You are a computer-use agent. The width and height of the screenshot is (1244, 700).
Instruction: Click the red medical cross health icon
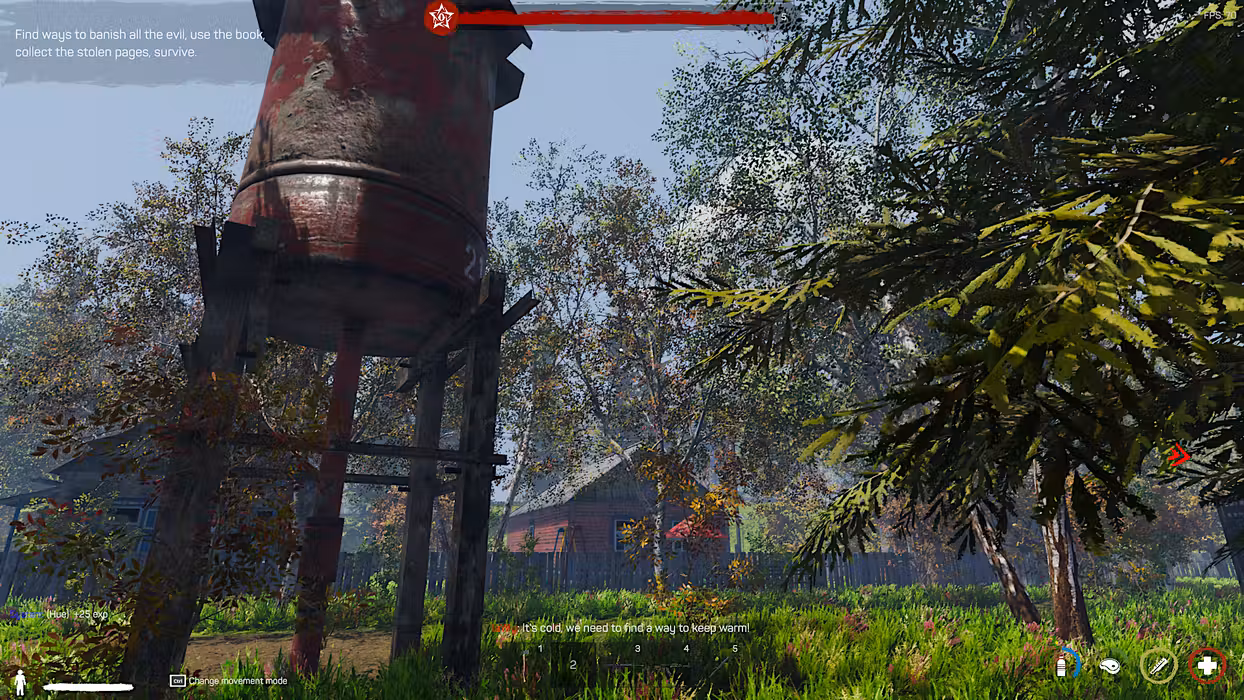click(1207, 665)
